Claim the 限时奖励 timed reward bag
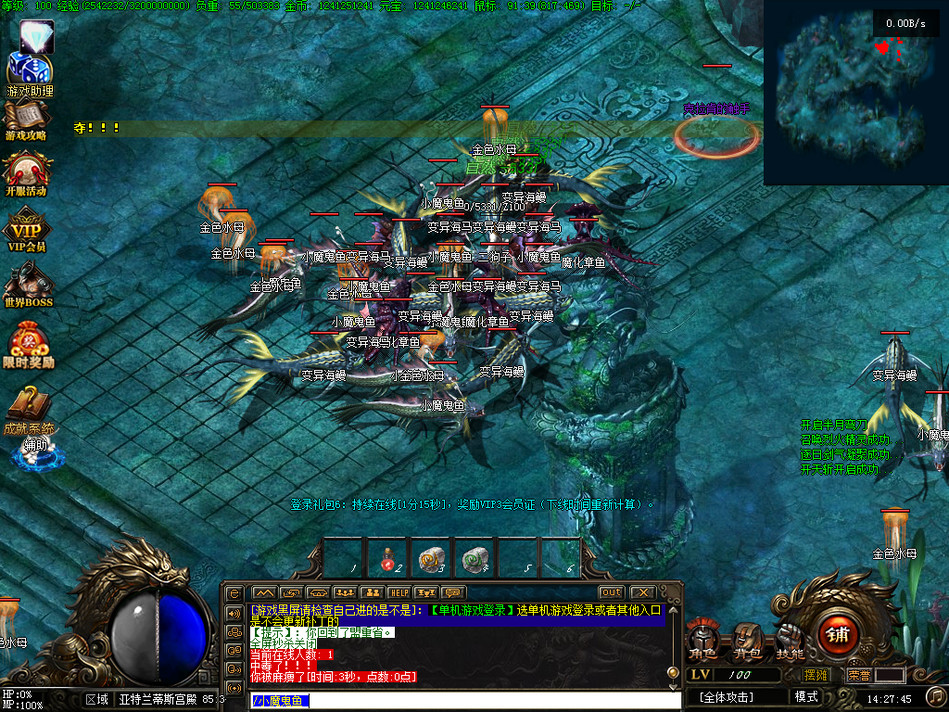 pos(28,343)
